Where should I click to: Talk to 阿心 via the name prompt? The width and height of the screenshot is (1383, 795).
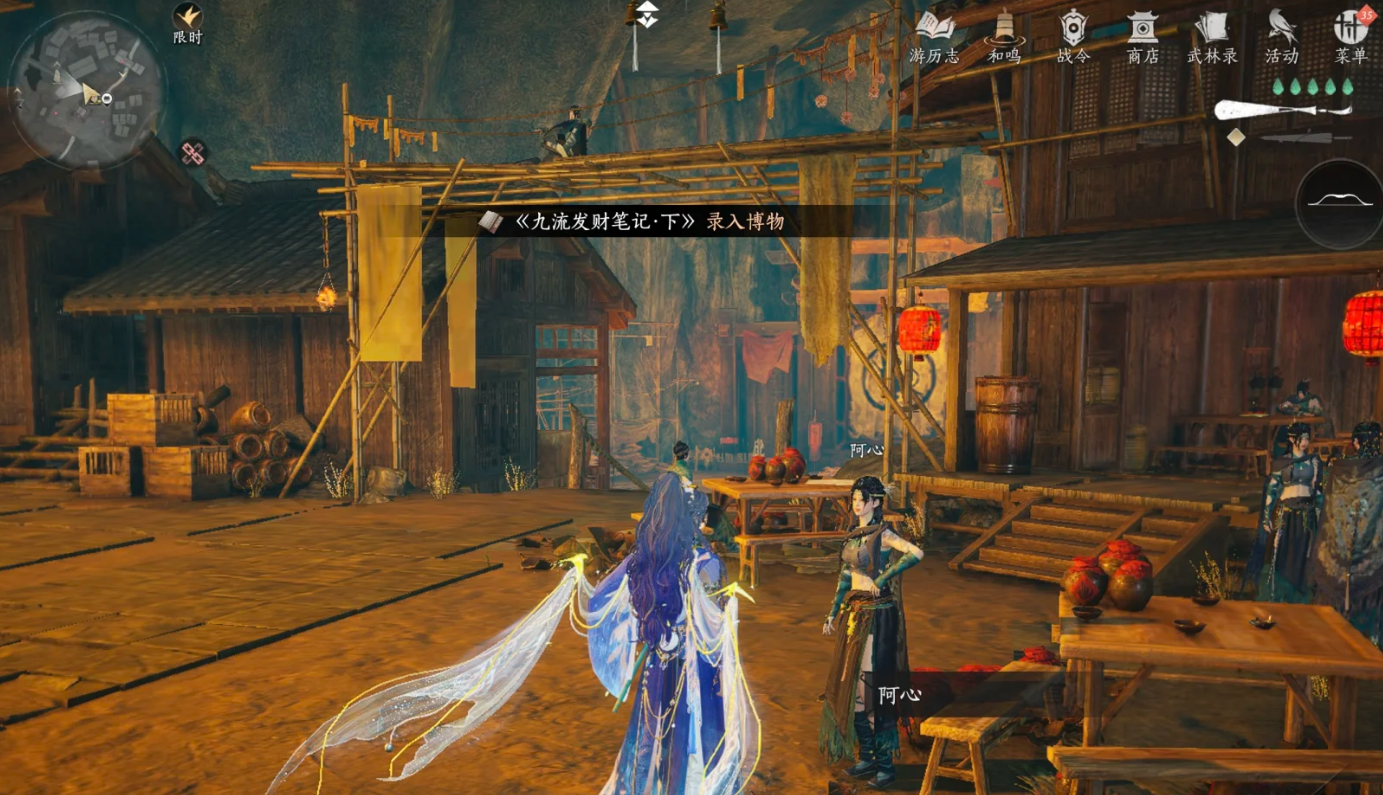point(899,694)
